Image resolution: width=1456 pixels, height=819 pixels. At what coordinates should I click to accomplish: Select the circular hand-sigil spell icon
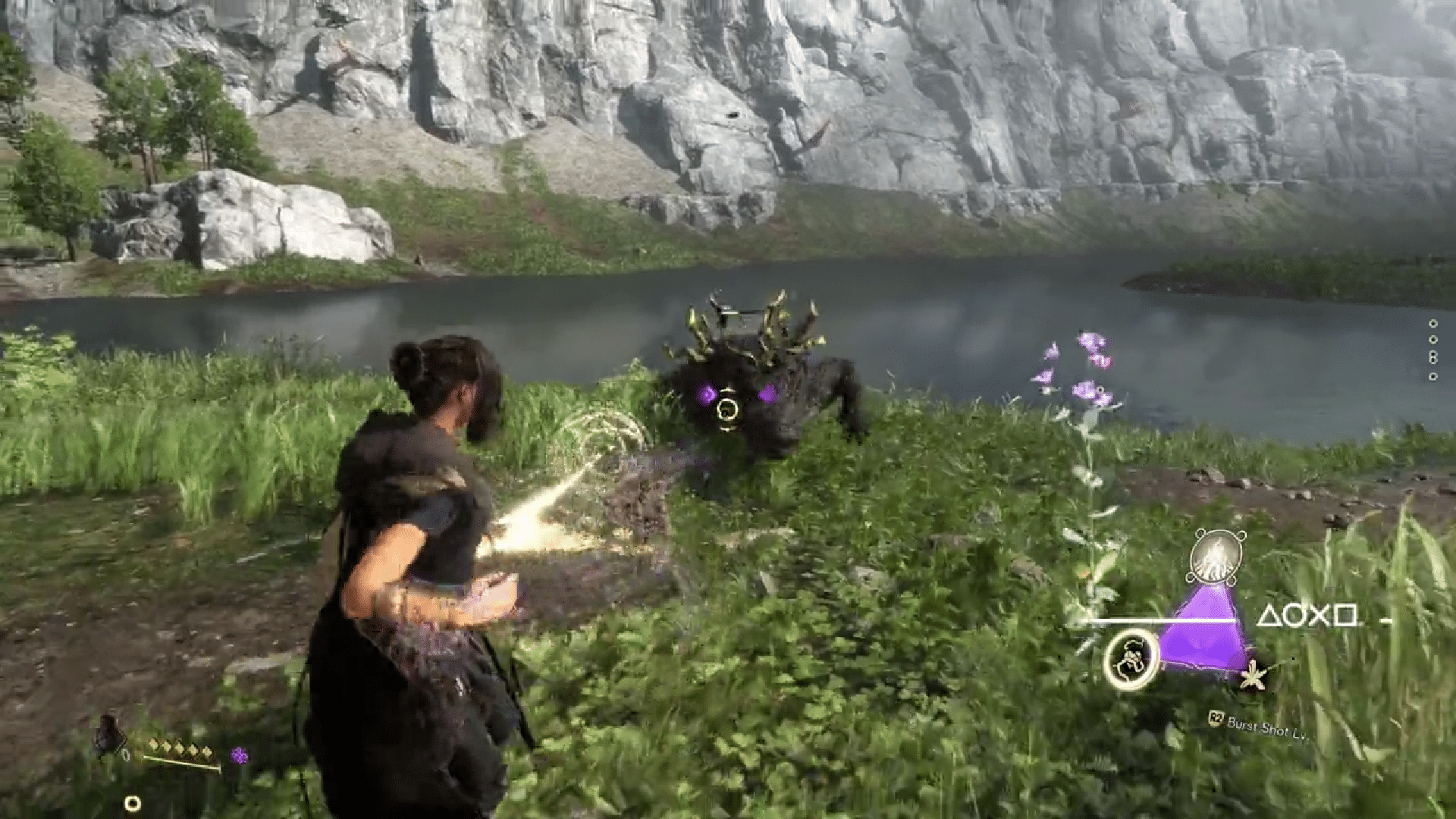(1131, 660)
